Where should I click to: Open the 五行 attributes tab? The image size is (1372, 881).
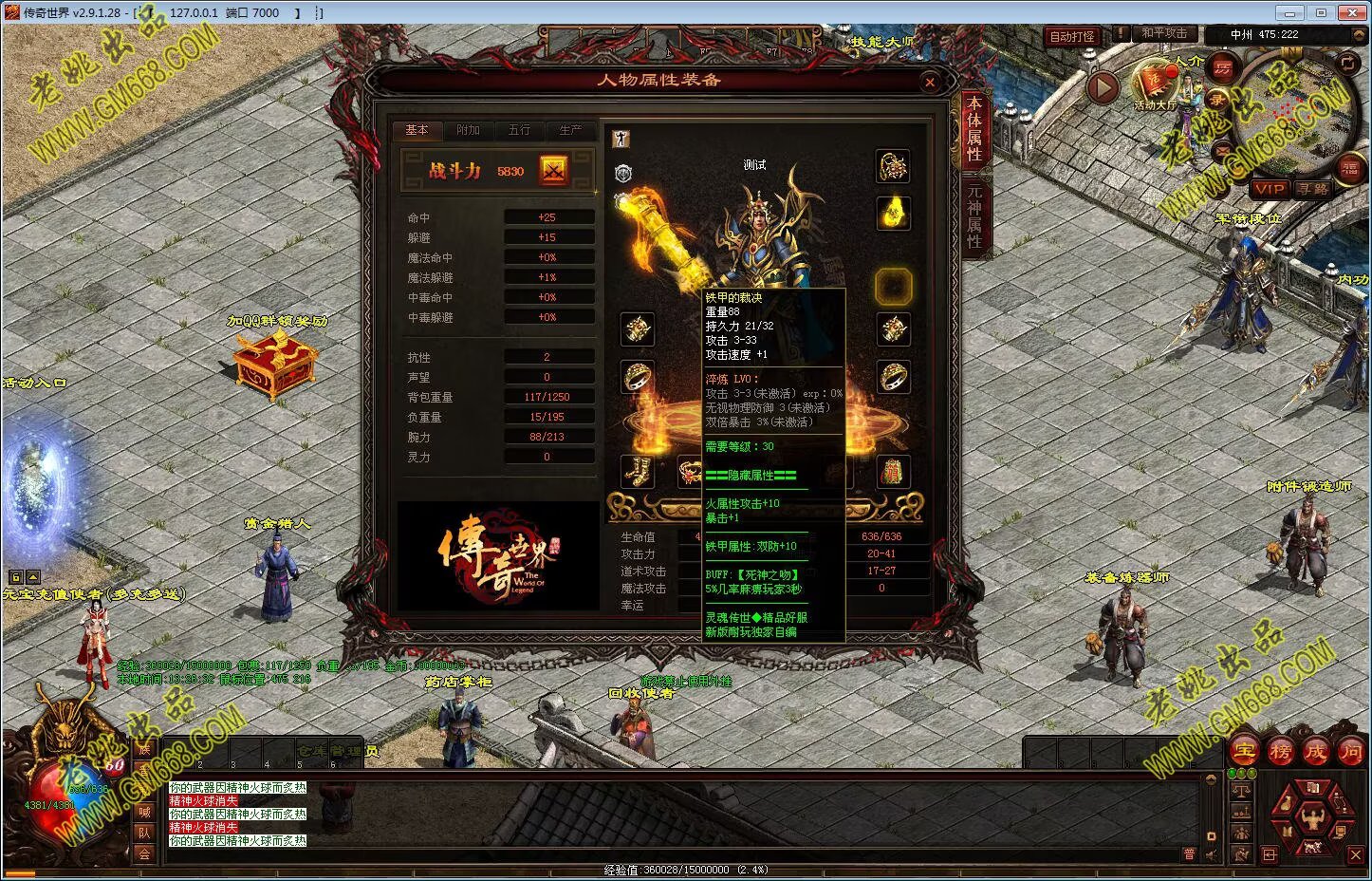(519, 130)
